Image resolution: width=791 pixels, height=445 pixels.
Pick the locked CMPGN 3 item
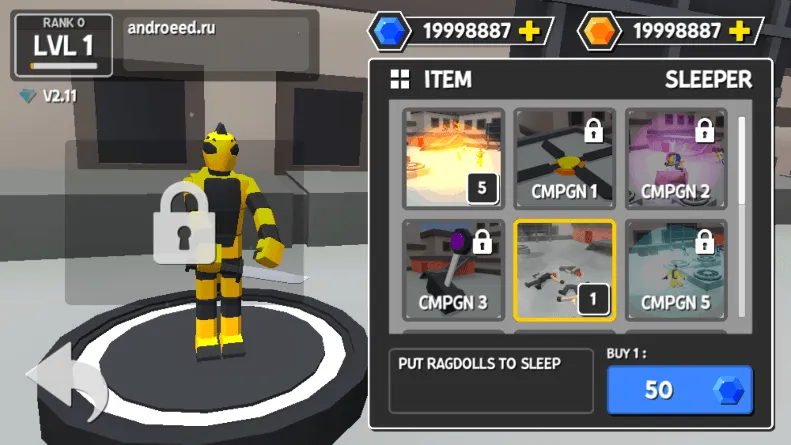pos(452,269)
